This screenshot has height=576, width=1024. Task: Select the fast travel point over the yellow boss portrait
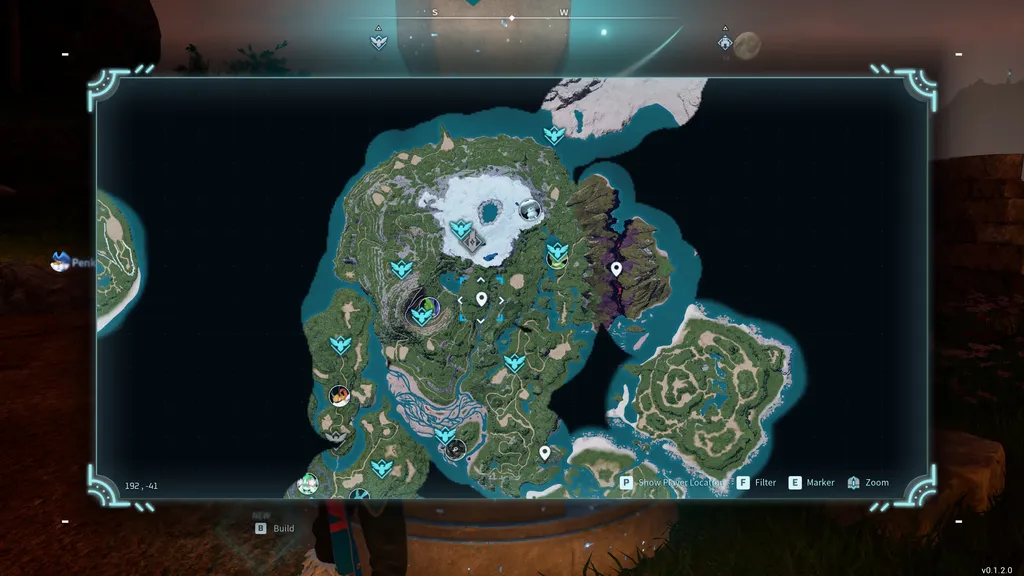tap(557, 247)
